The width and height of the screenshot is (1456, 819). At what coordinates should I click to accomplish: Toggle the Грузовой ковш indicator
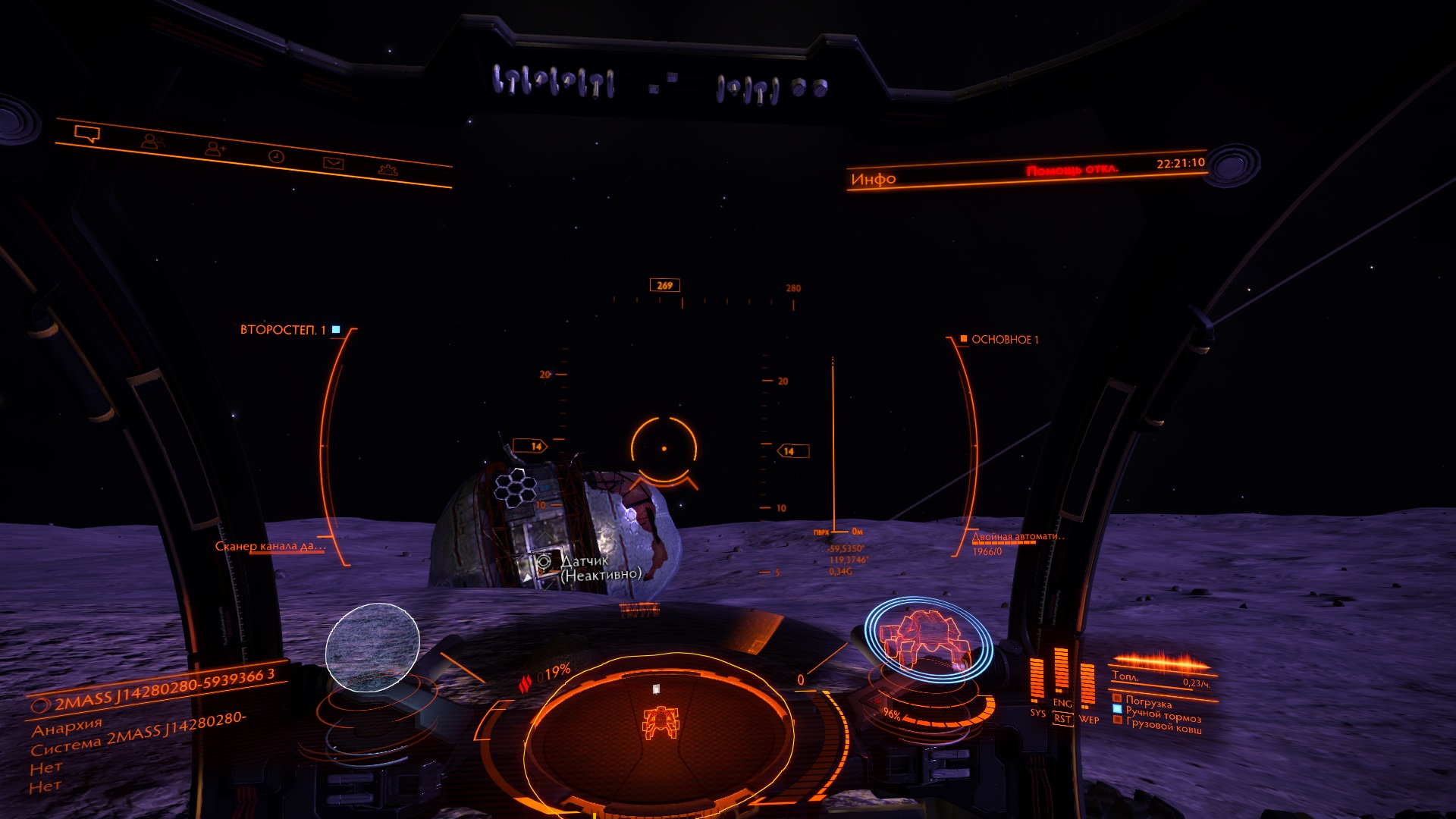(1163, 726)
